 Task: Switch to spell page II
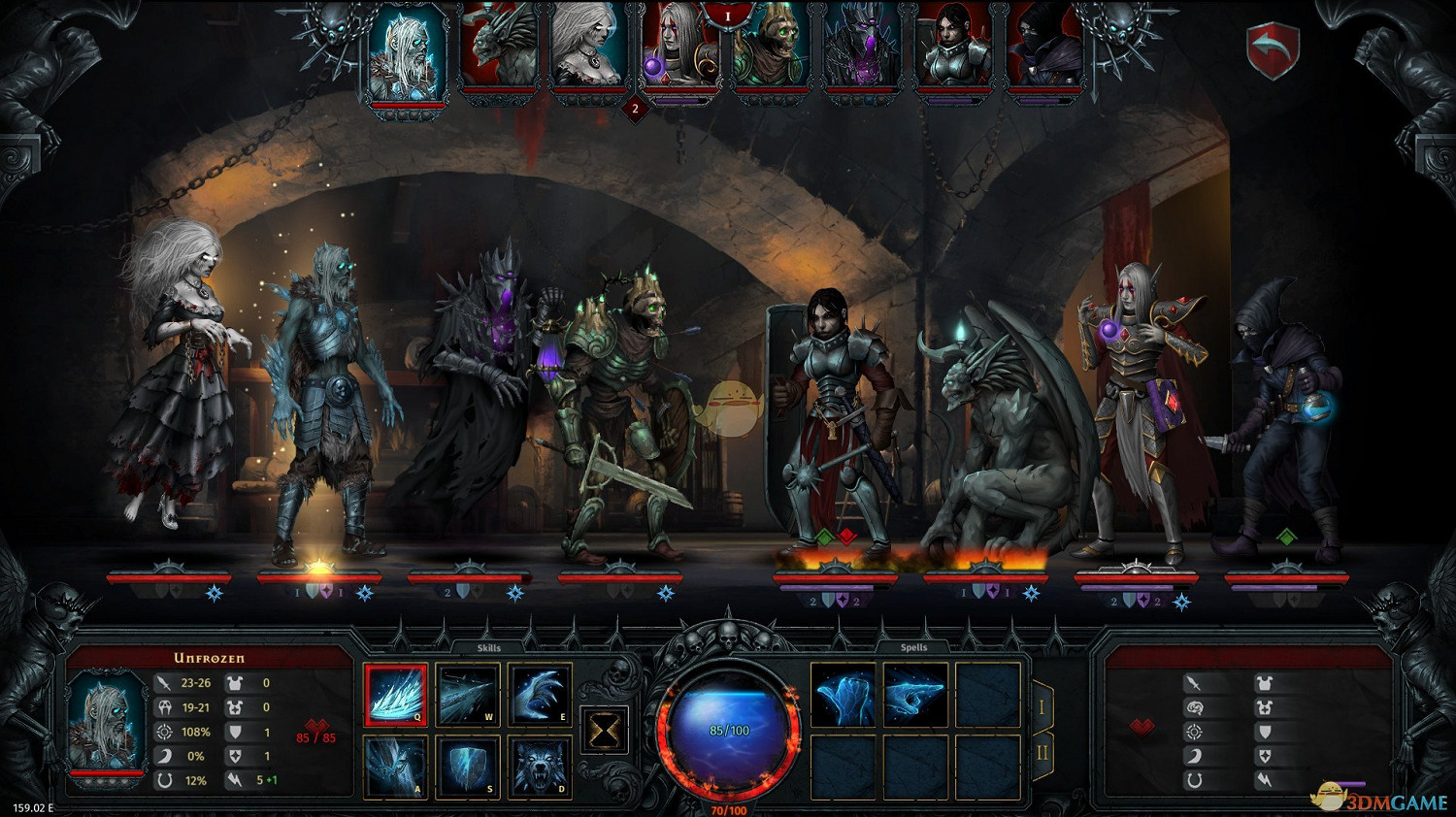(x=1042, y=753)
